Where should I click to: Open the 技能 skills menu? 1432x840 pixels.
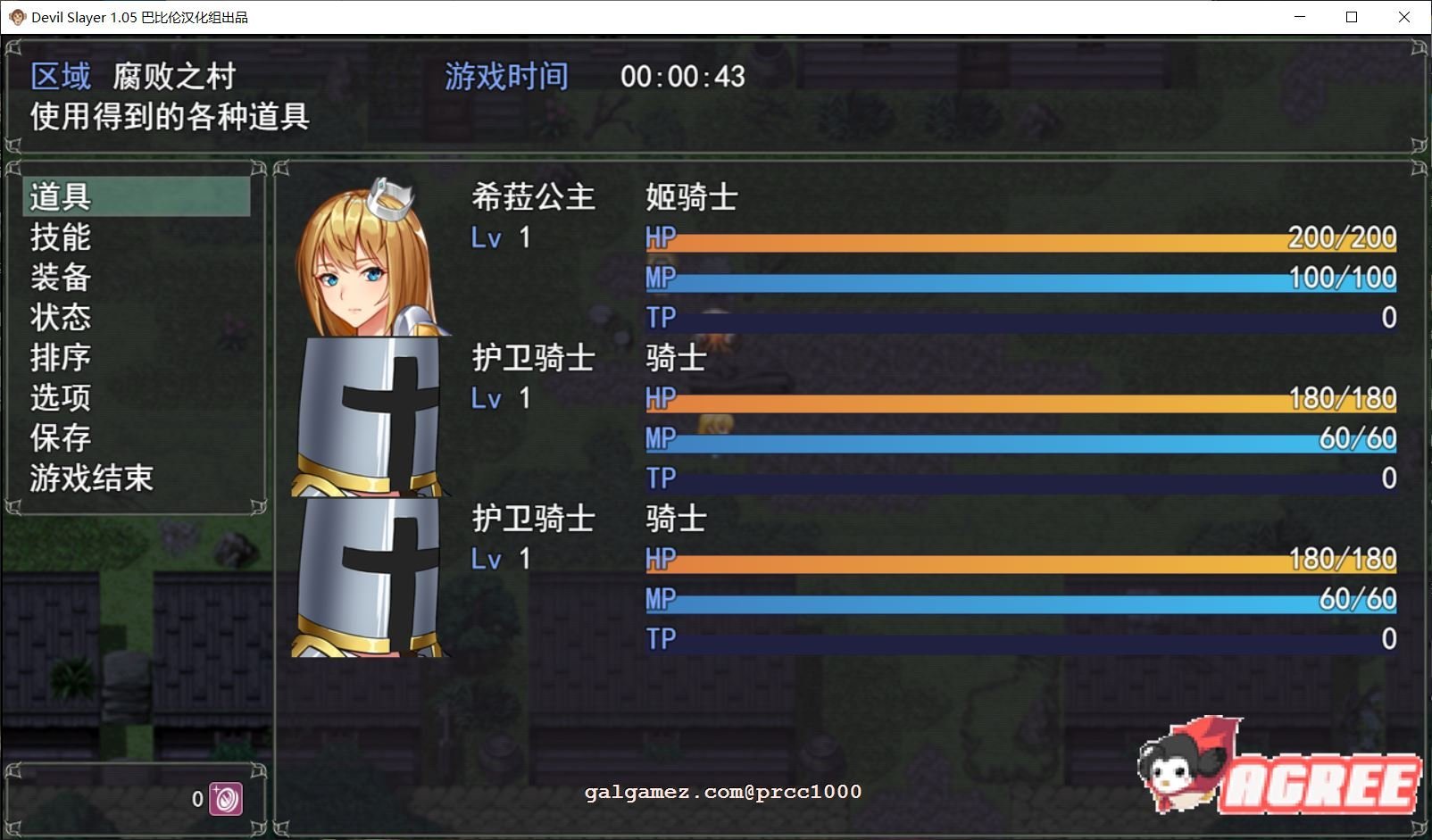tap(58, 237)
